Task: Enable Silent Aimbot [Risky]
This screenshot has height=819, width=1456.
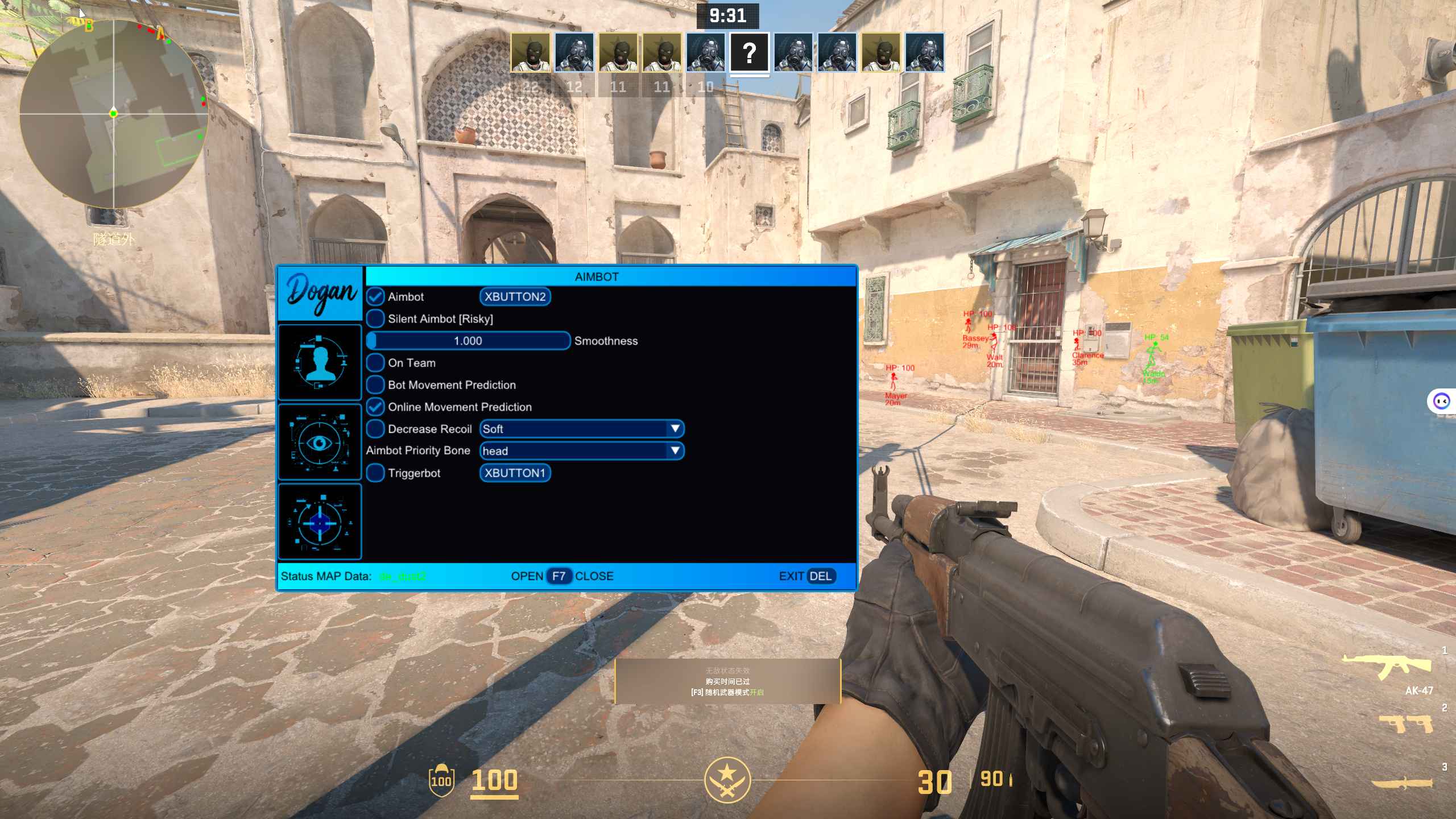Action: (x=375, y=318)
